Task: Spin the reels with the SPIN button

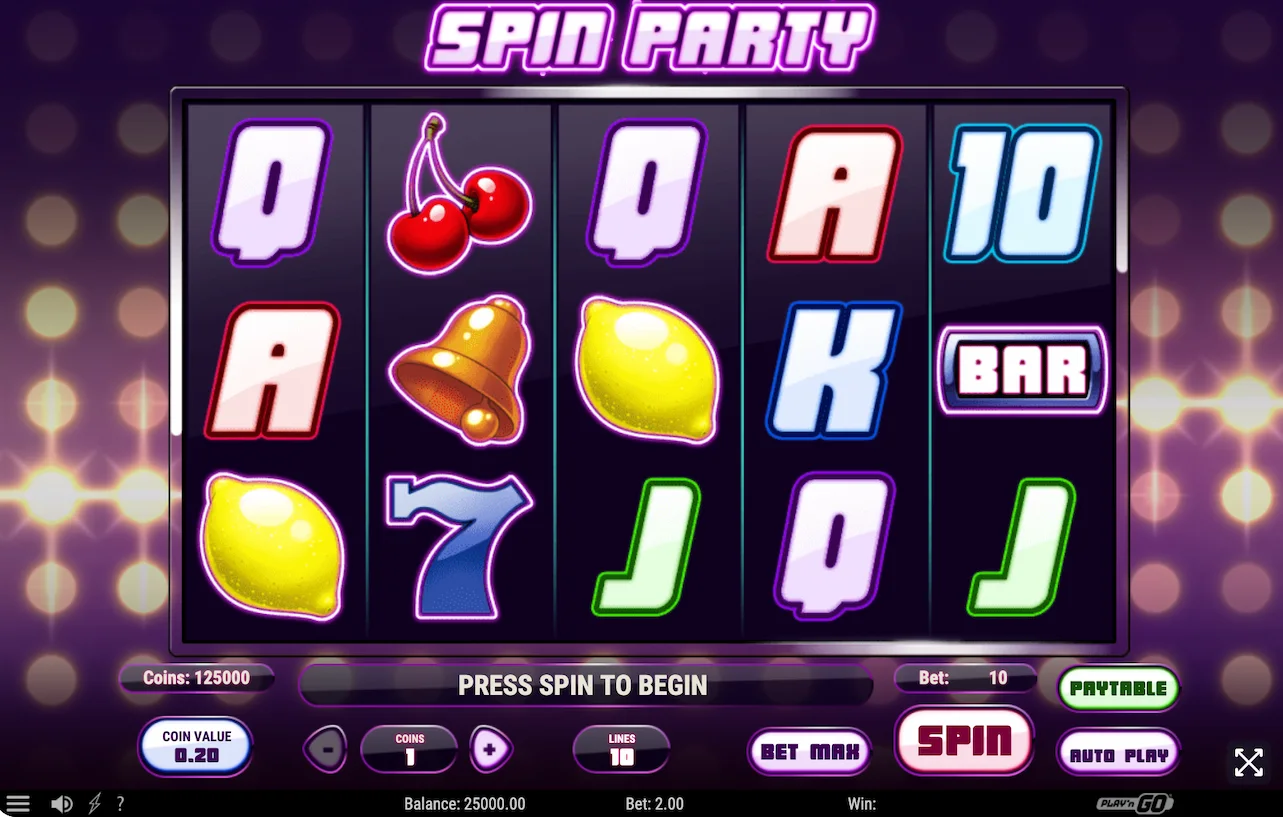Action: [963, 741]
